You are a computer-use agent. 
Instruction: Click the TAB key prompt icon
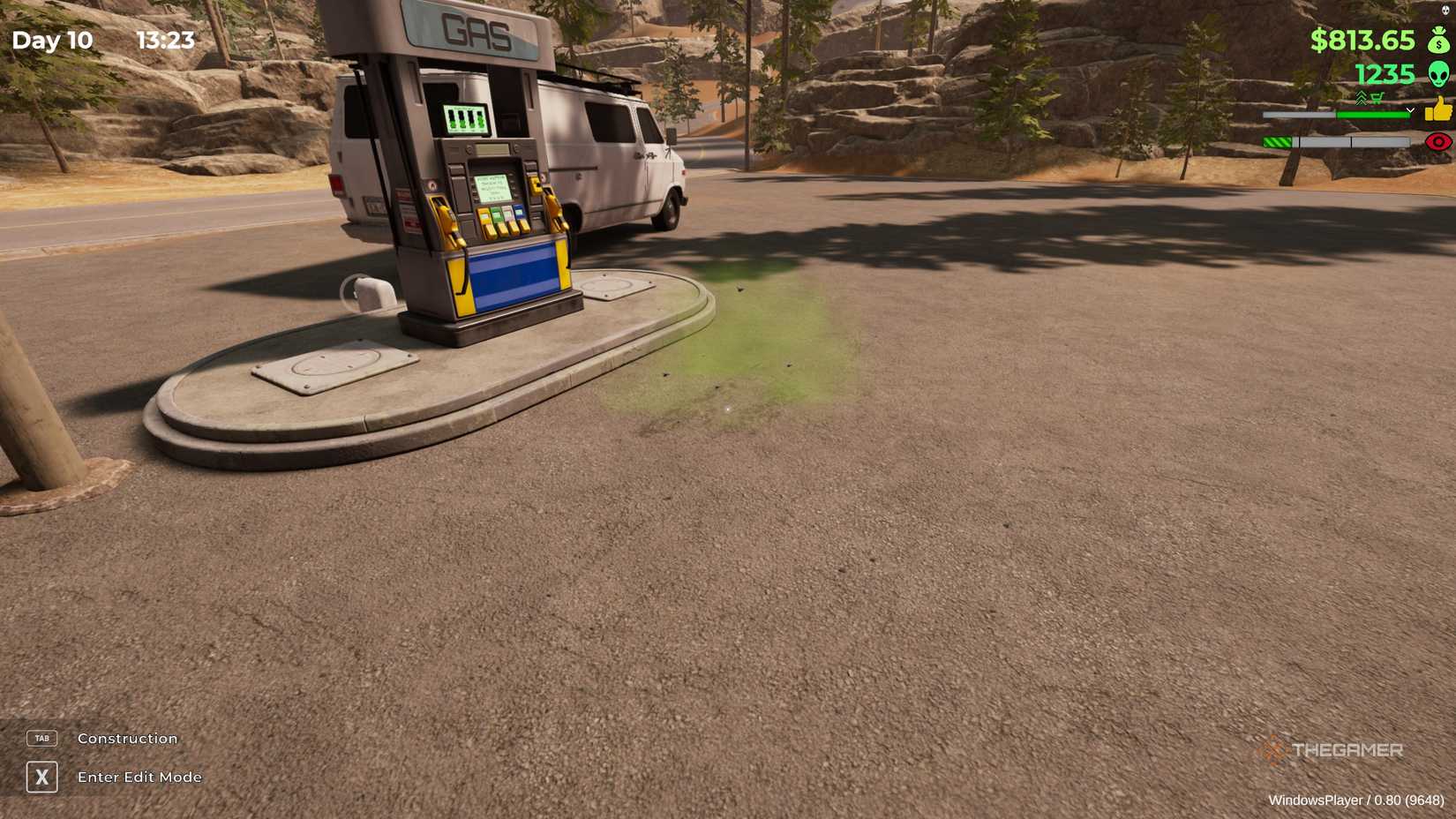[x=41, y=738]
